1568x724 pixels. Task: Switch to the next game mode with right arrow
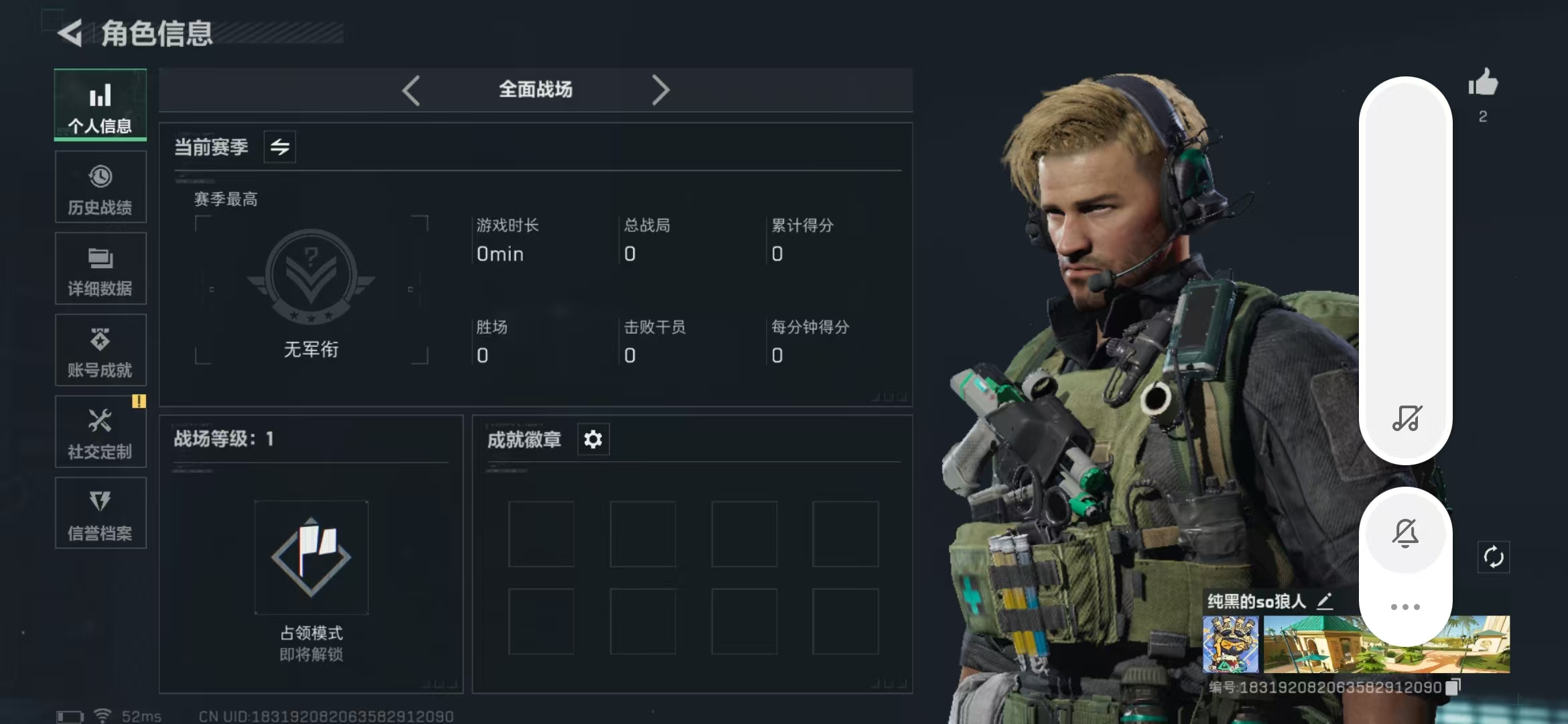(661, 90)
